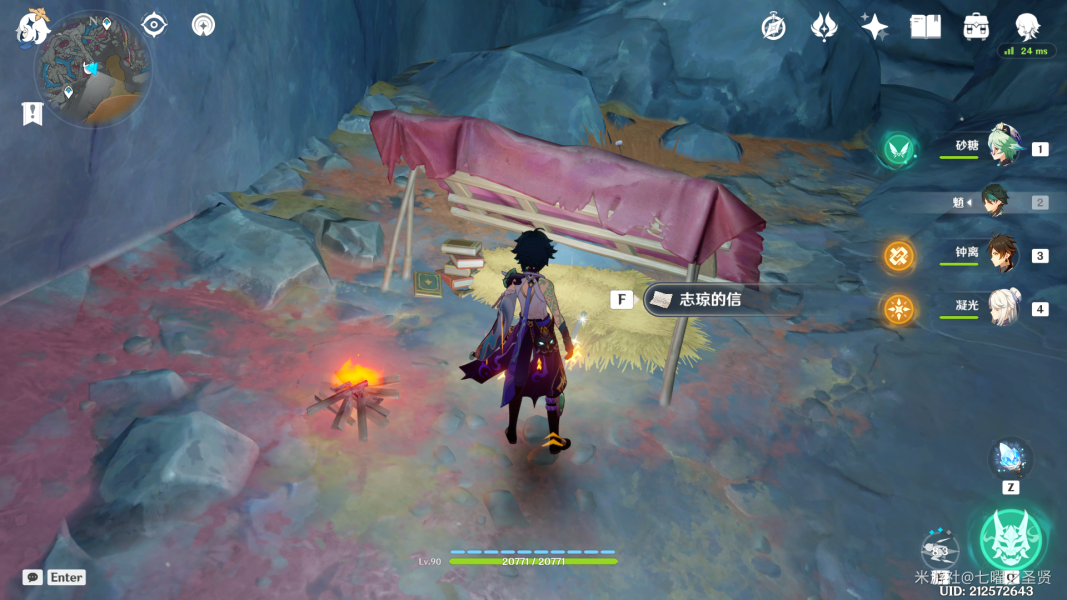Trigger the elemental skill on cooldown
Viewport: 1067px width, 600px height.
pos(939,549)
